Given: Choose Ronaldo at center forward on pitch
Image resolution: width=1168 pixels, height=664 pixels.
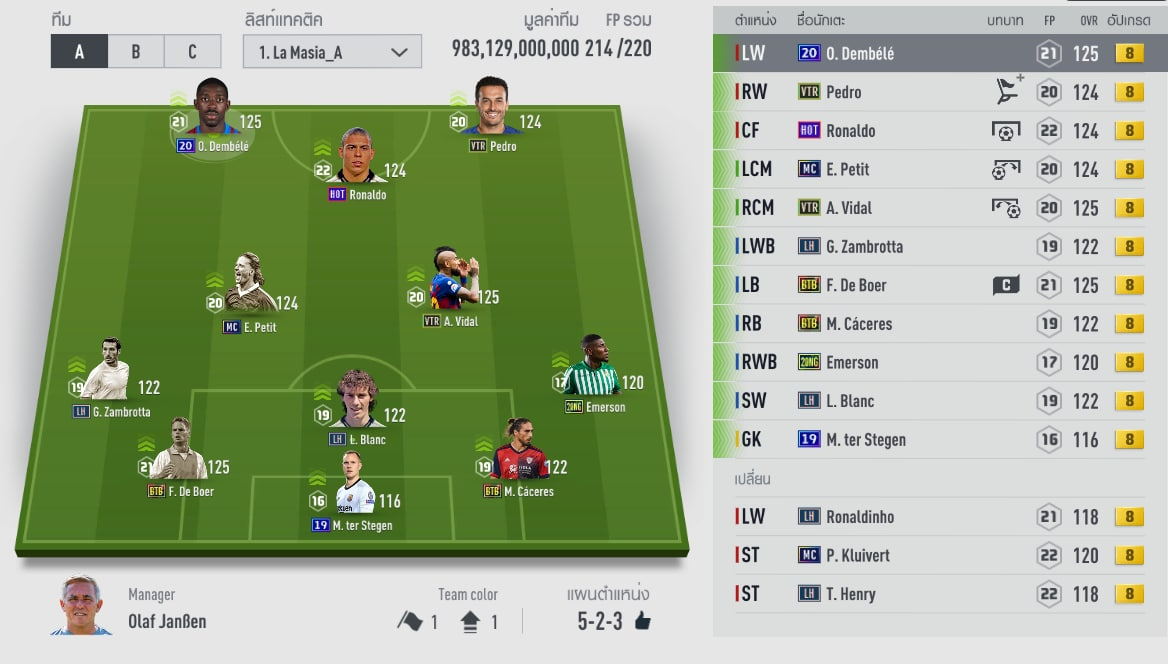Looking at the screenshot, I should 357,158.
